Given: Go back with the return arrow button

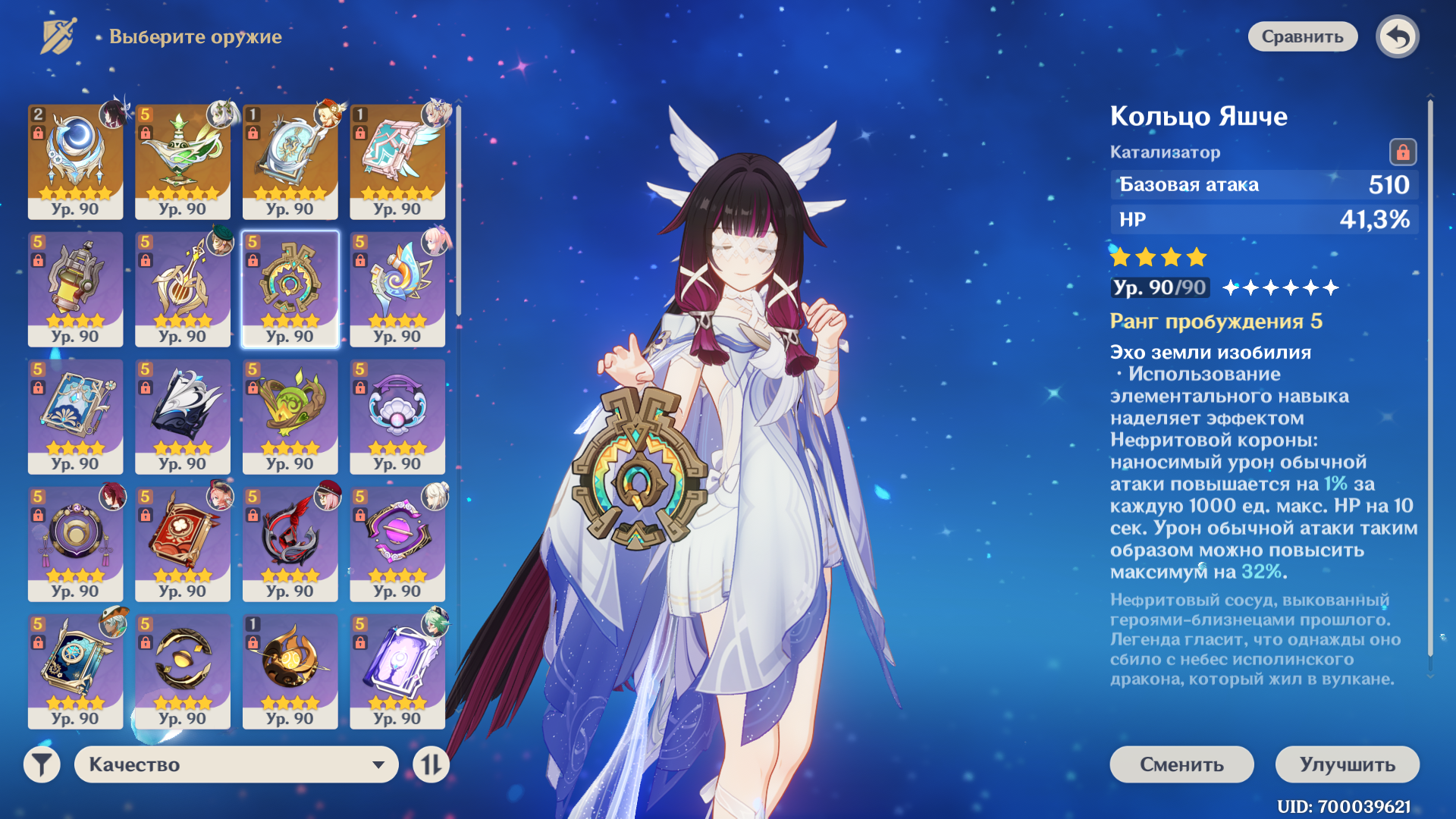Looking at the screenshot, I should [x=1397, y=36].
